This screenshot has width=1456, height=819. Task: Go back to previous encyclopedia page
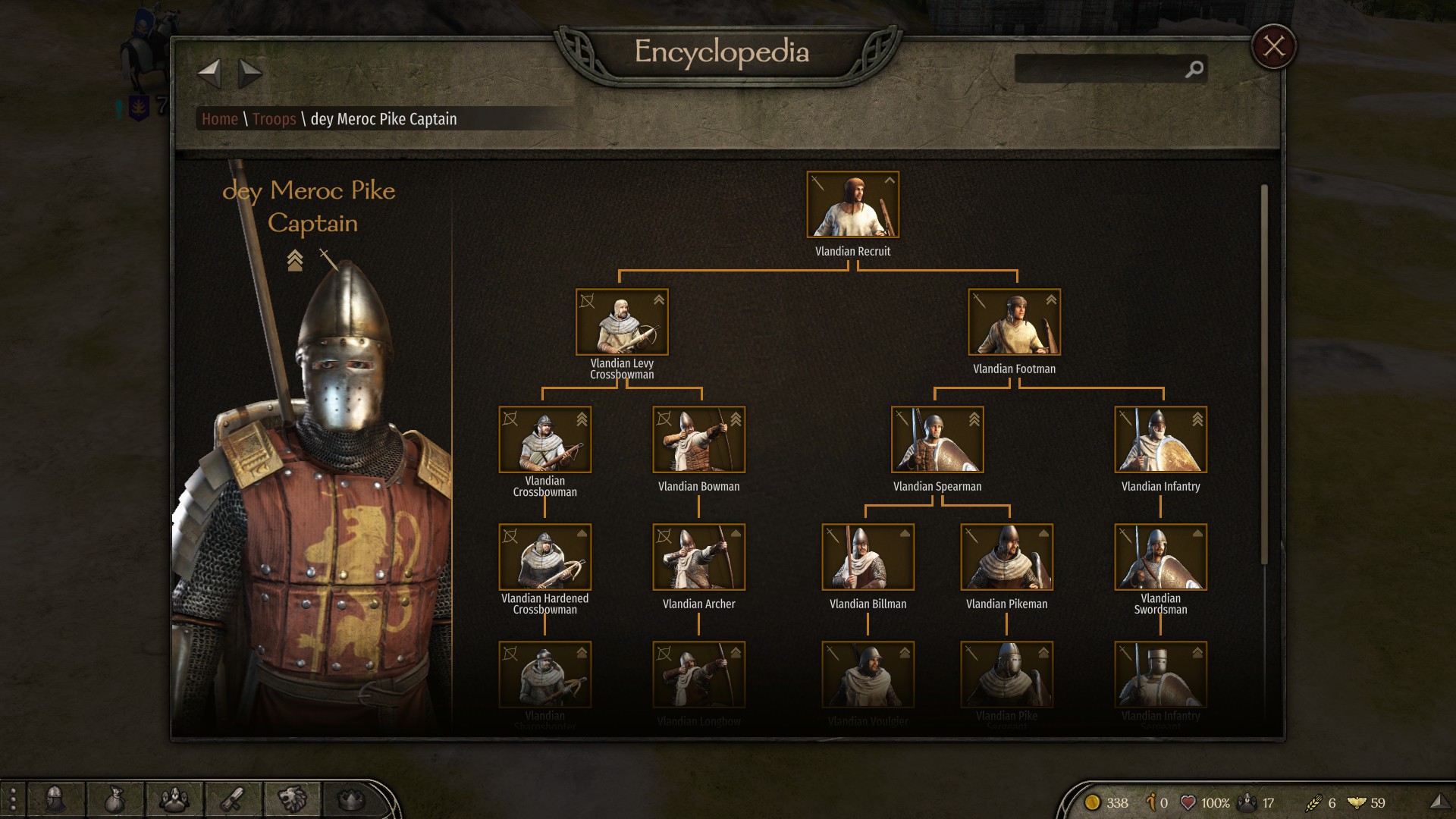point(209,74)
